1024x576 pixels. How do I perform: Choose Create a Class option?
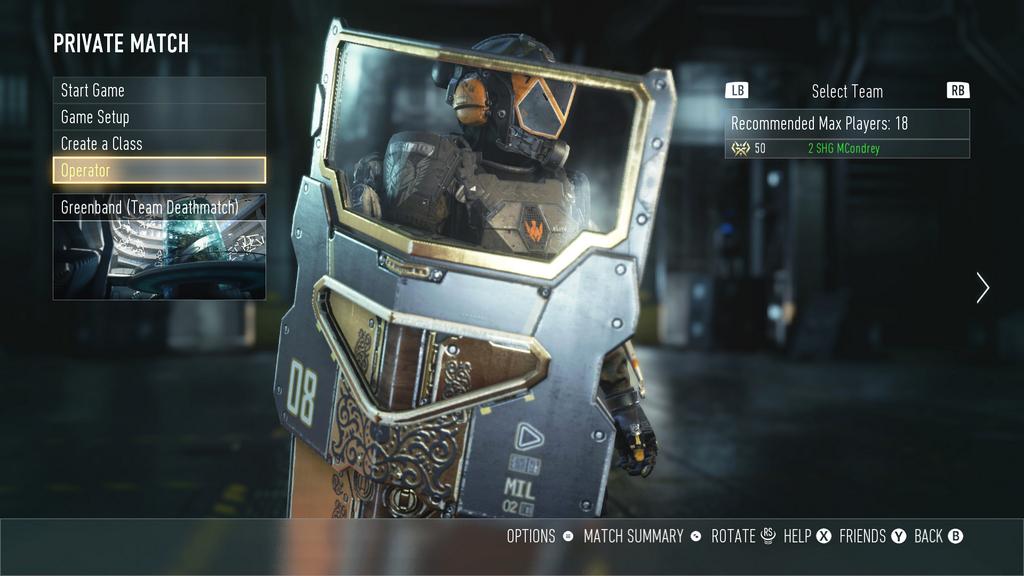coord(159,144)
